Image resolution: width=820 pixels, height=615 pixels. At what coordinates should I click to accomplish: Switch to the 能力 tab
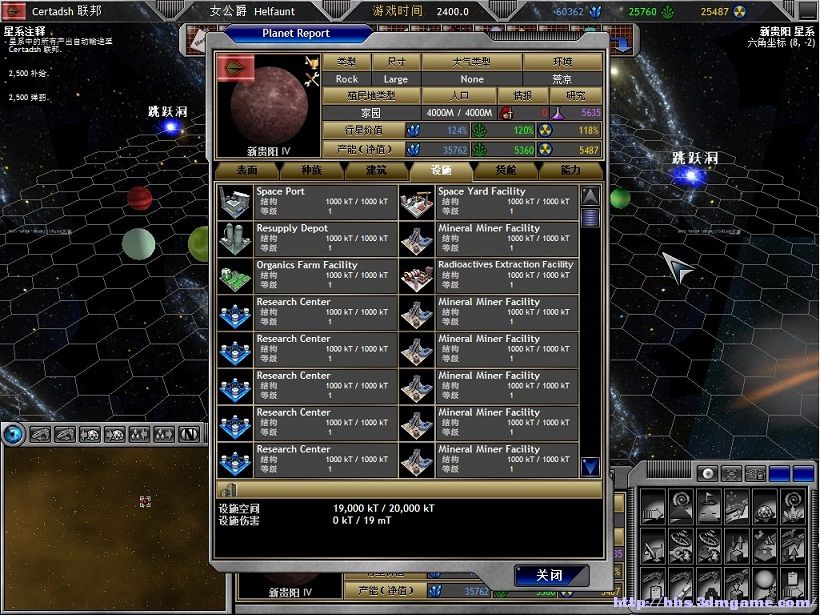(569, 171)
